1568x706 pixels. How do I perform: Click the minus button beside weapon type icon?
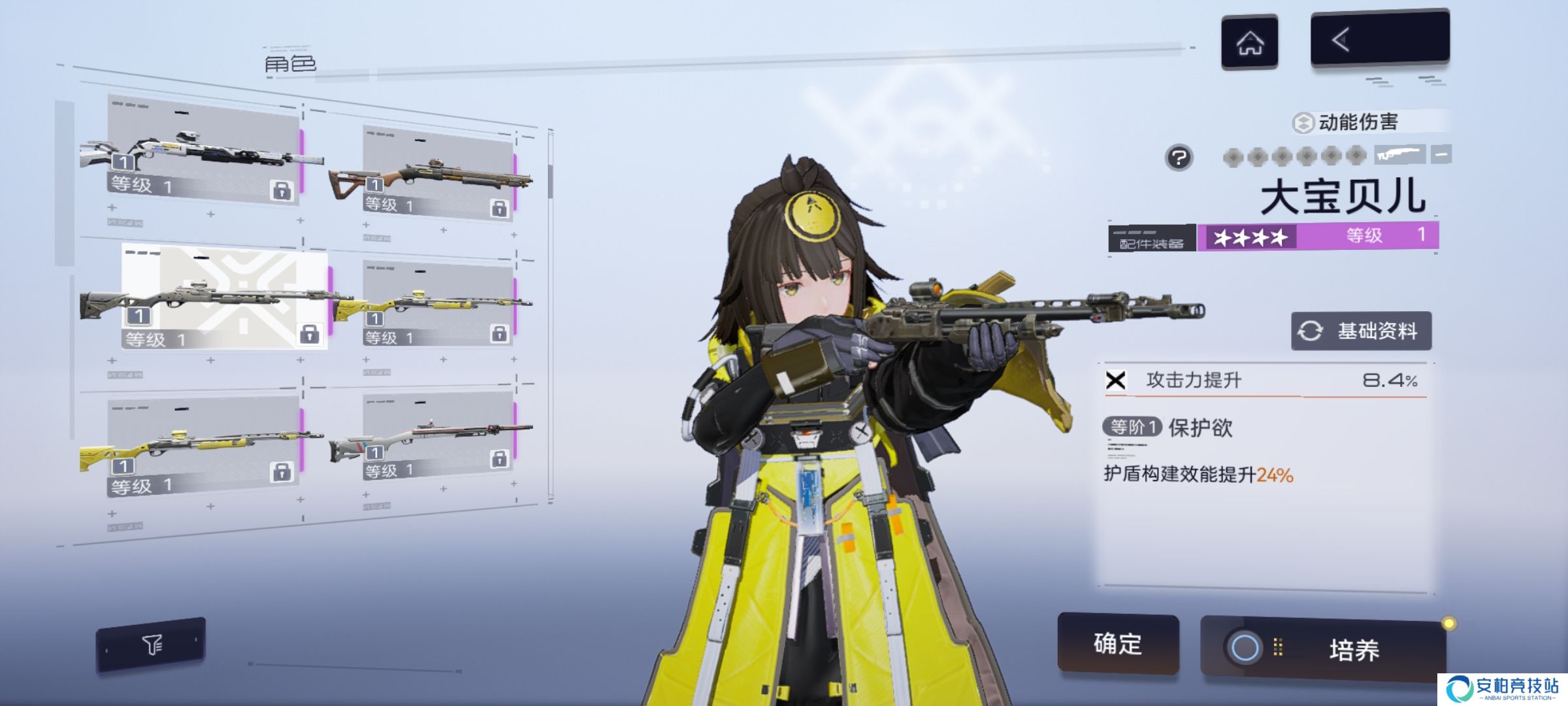tap(1441, 155)
